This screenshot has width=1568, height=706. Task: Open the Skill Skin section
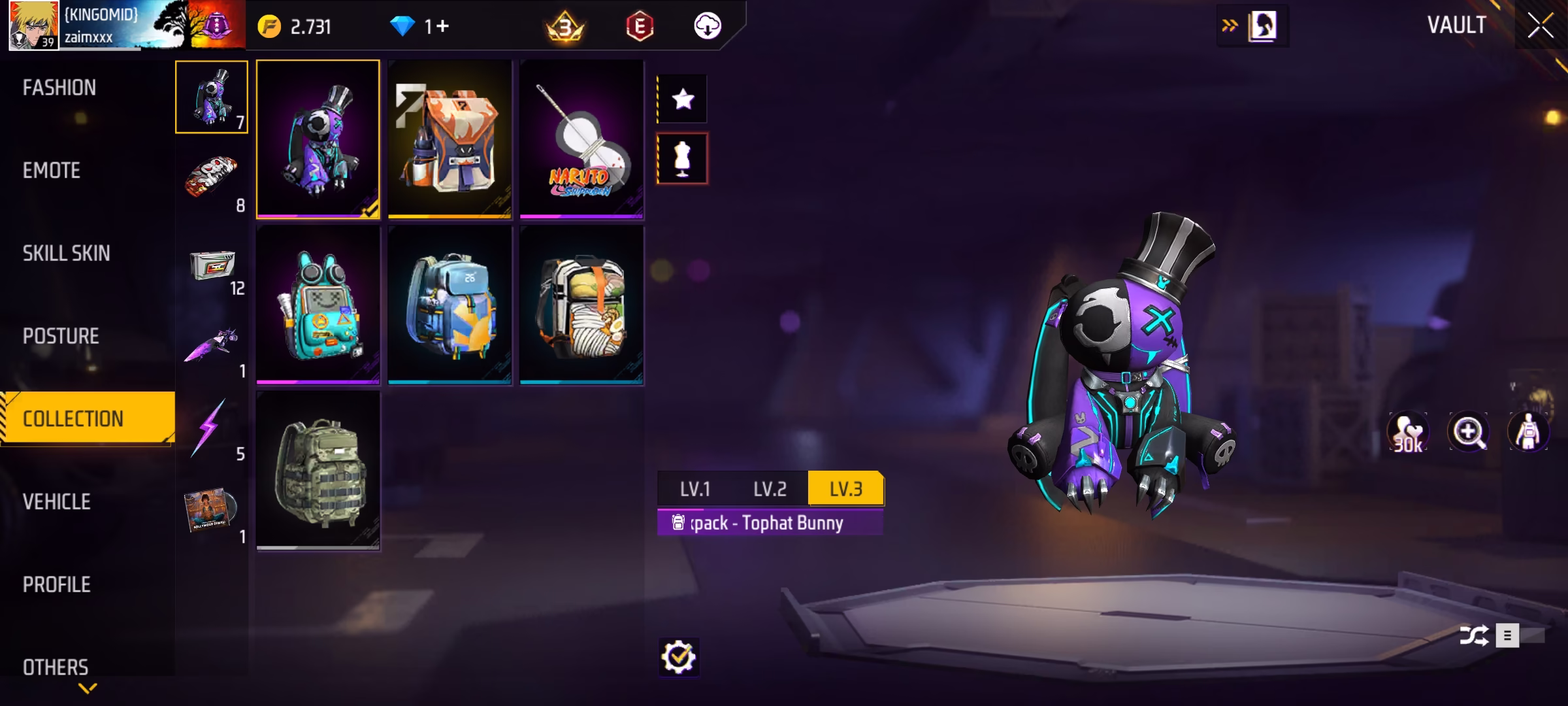66,254
